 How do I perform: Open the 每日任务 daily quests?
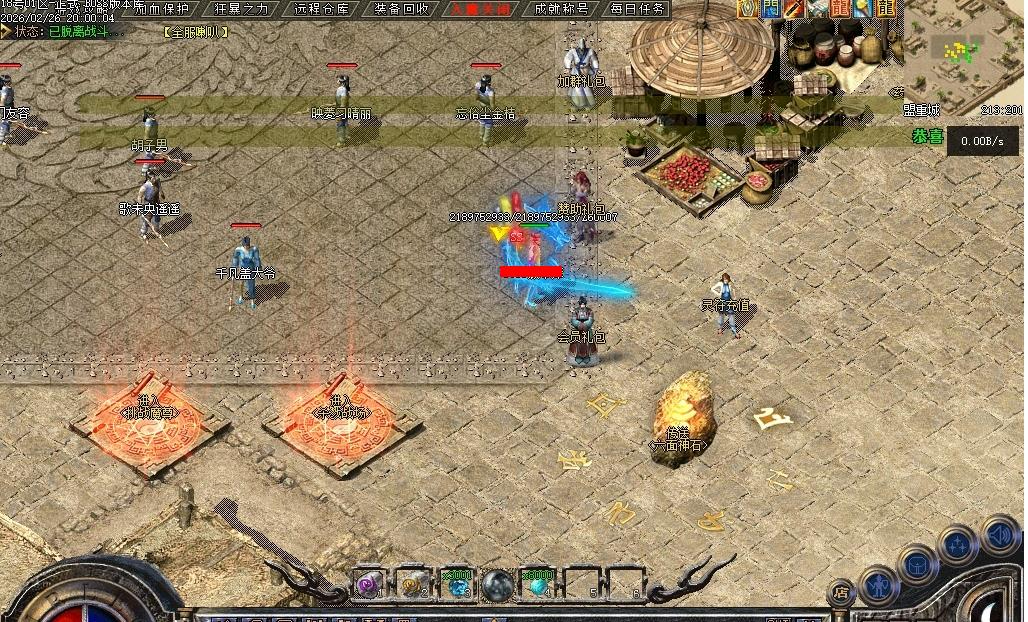(638, 9)
